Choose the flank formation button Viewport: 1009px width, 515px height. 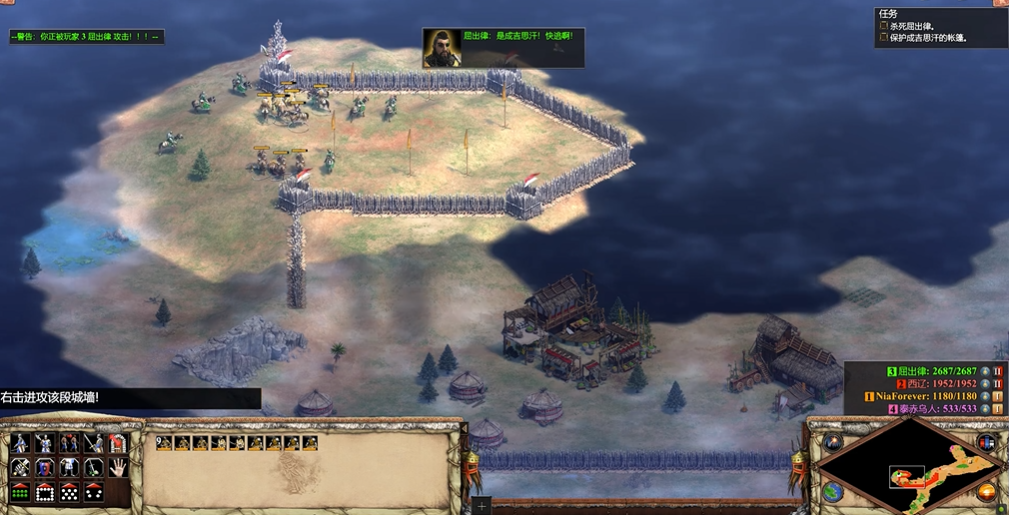pos(93,492)
